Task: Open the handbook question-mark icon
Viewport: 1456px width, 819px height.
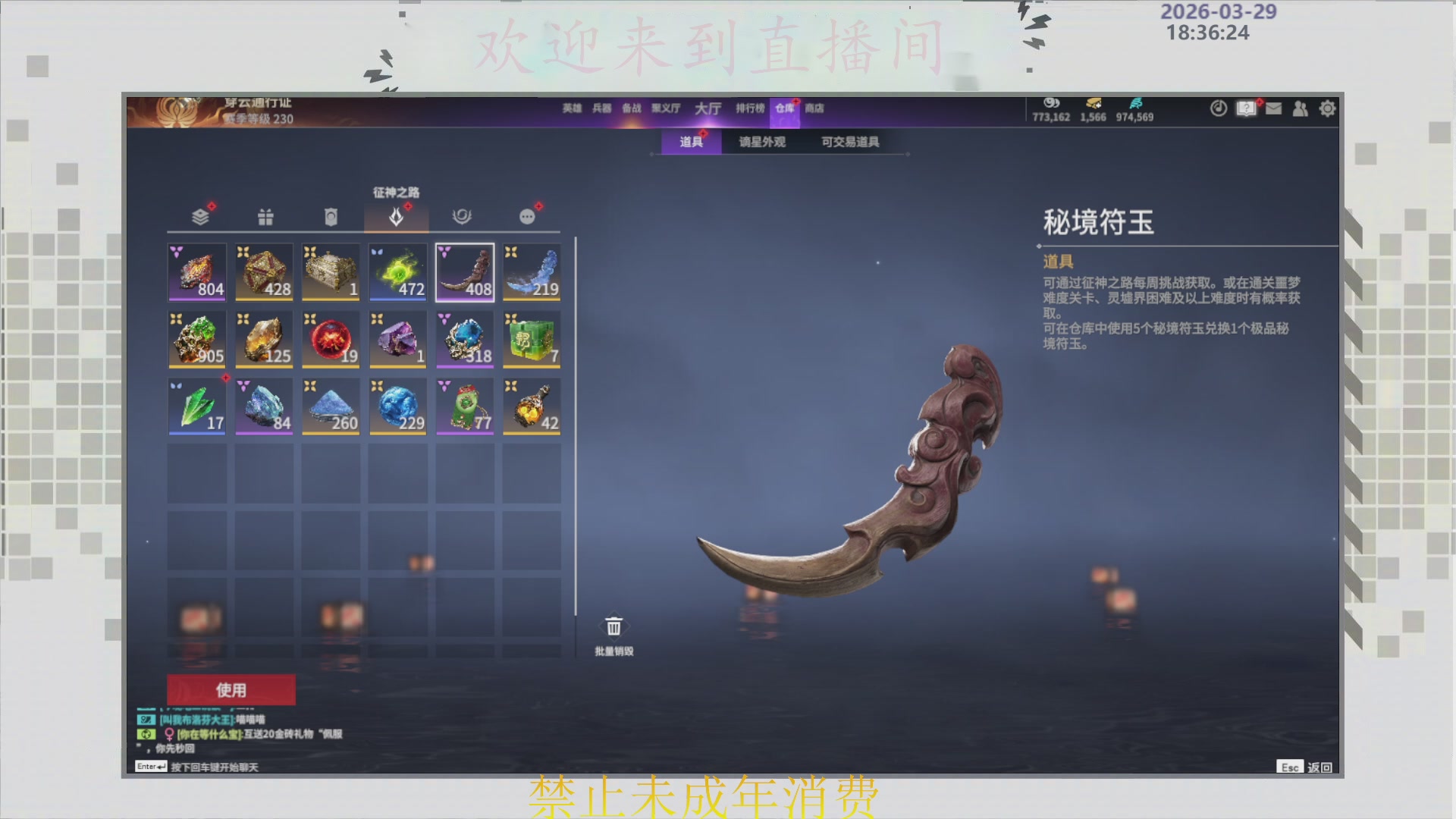Action: pyautogui.click(x=1245, y=108)
